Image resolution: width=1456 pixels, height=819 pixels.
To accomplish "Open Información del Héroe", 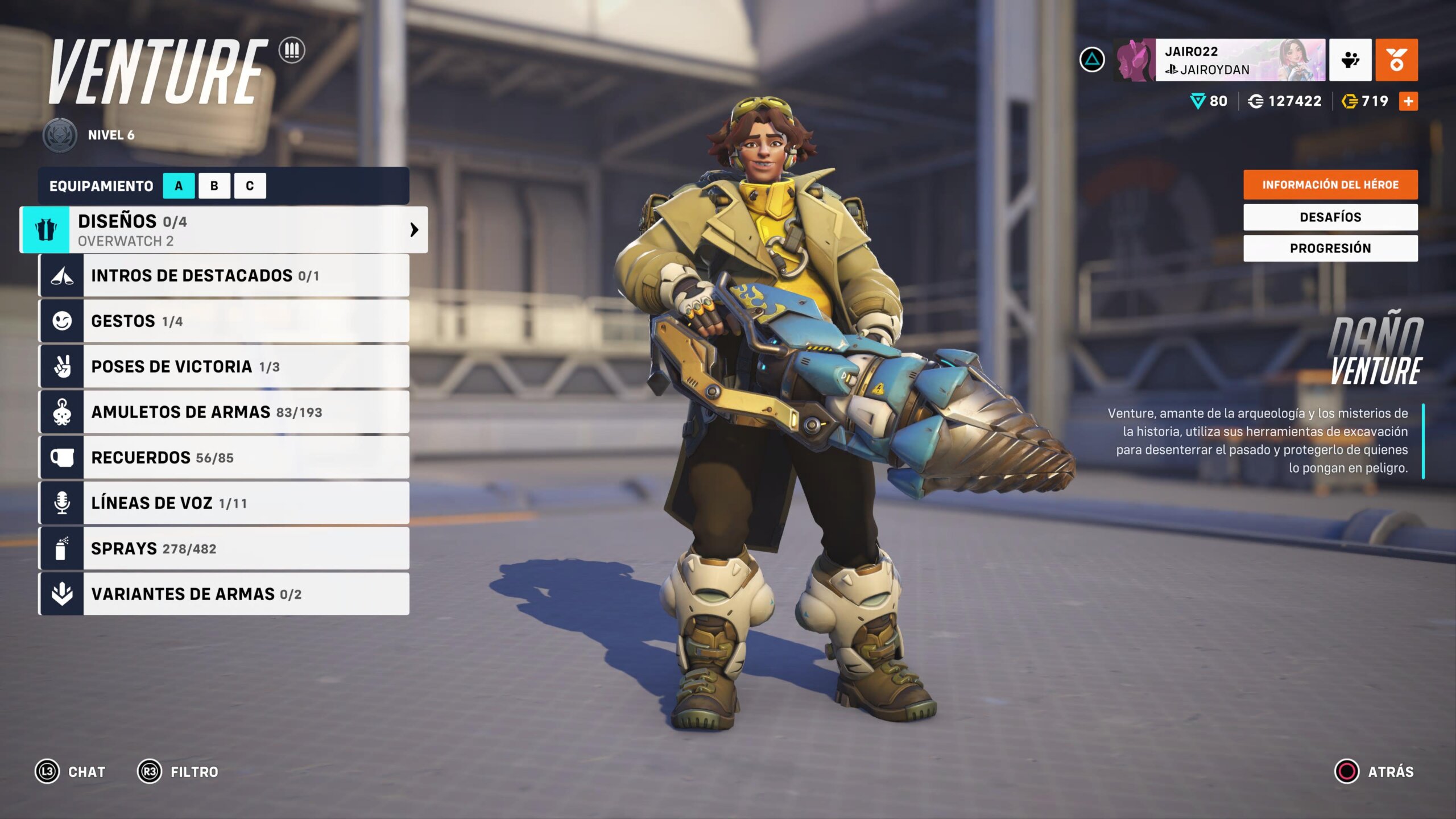I will (1330, 185).
